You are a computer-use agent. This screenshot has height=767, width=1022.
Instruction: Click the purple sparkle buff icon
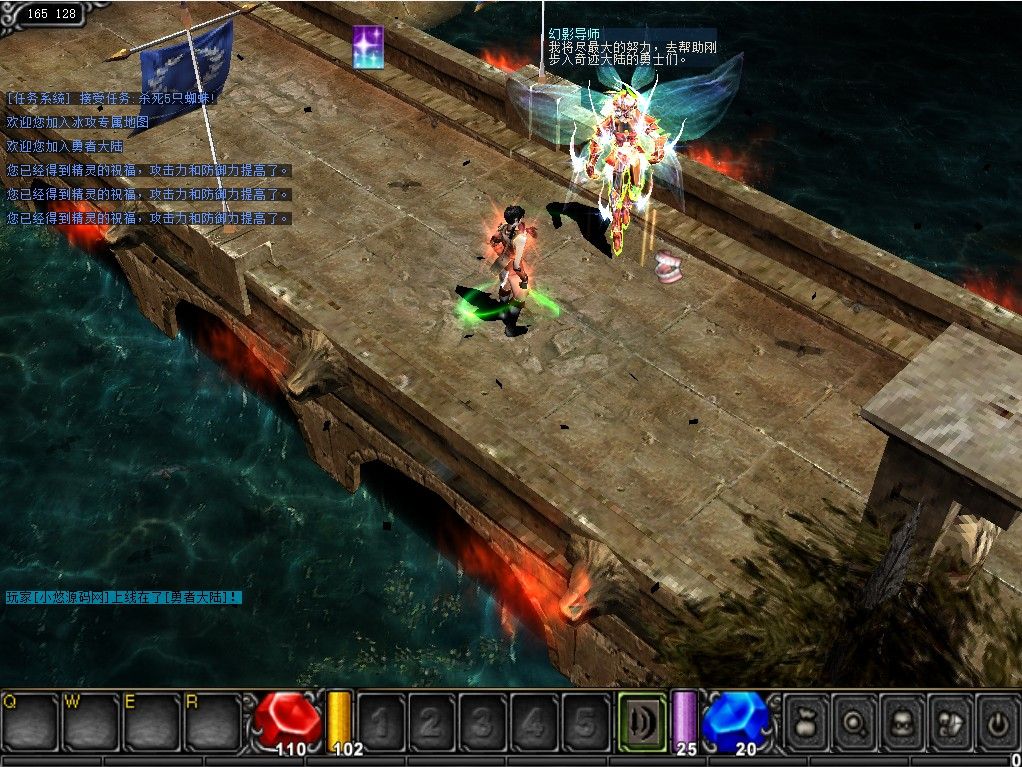pos(368,47)
